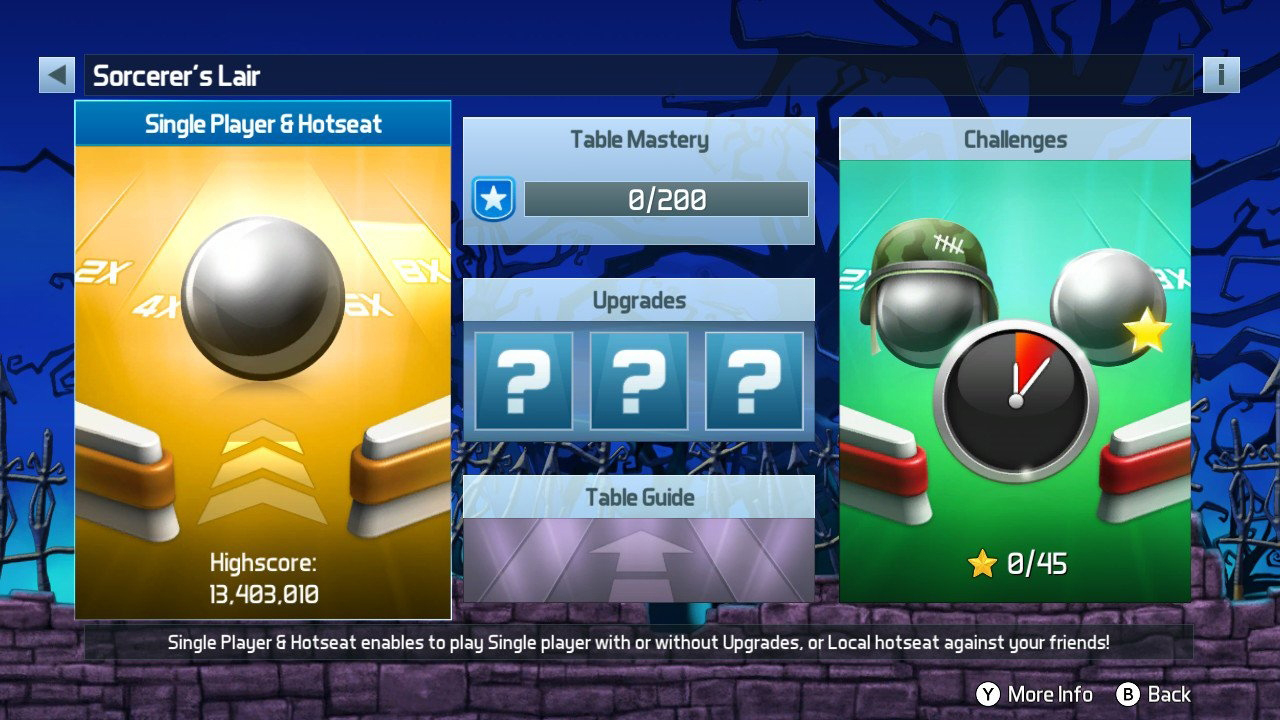This screenshot has height=720, width=1280.
Task: Open the Table Guide section
Action: pos(640,497)
